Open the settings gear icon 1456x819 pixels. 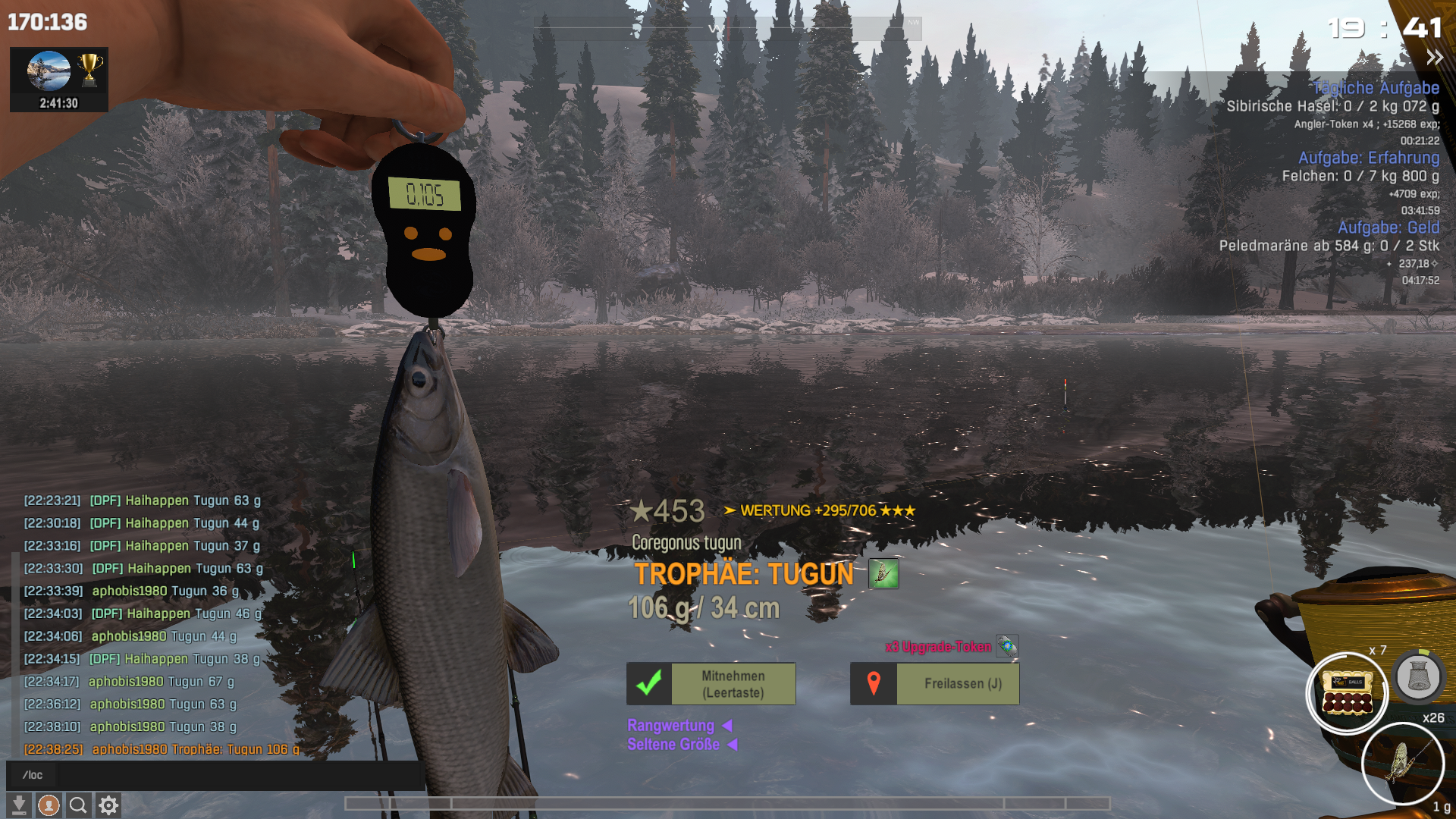click(108, 805)
